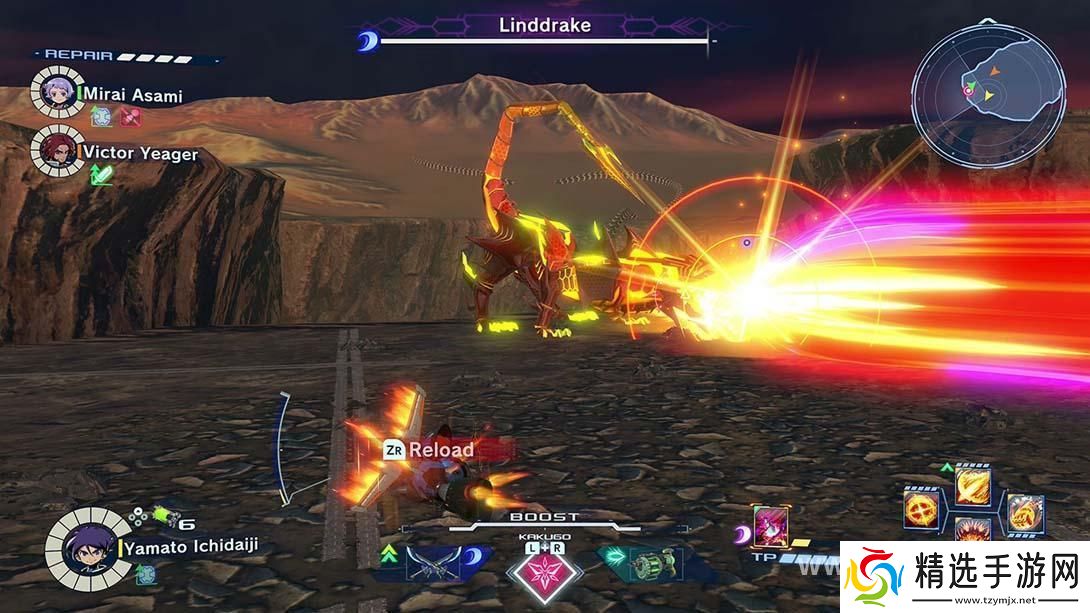Select the green gatling gun weapon slot
1090x613 pixels.
pyautogui.click(x=655, y=562)
